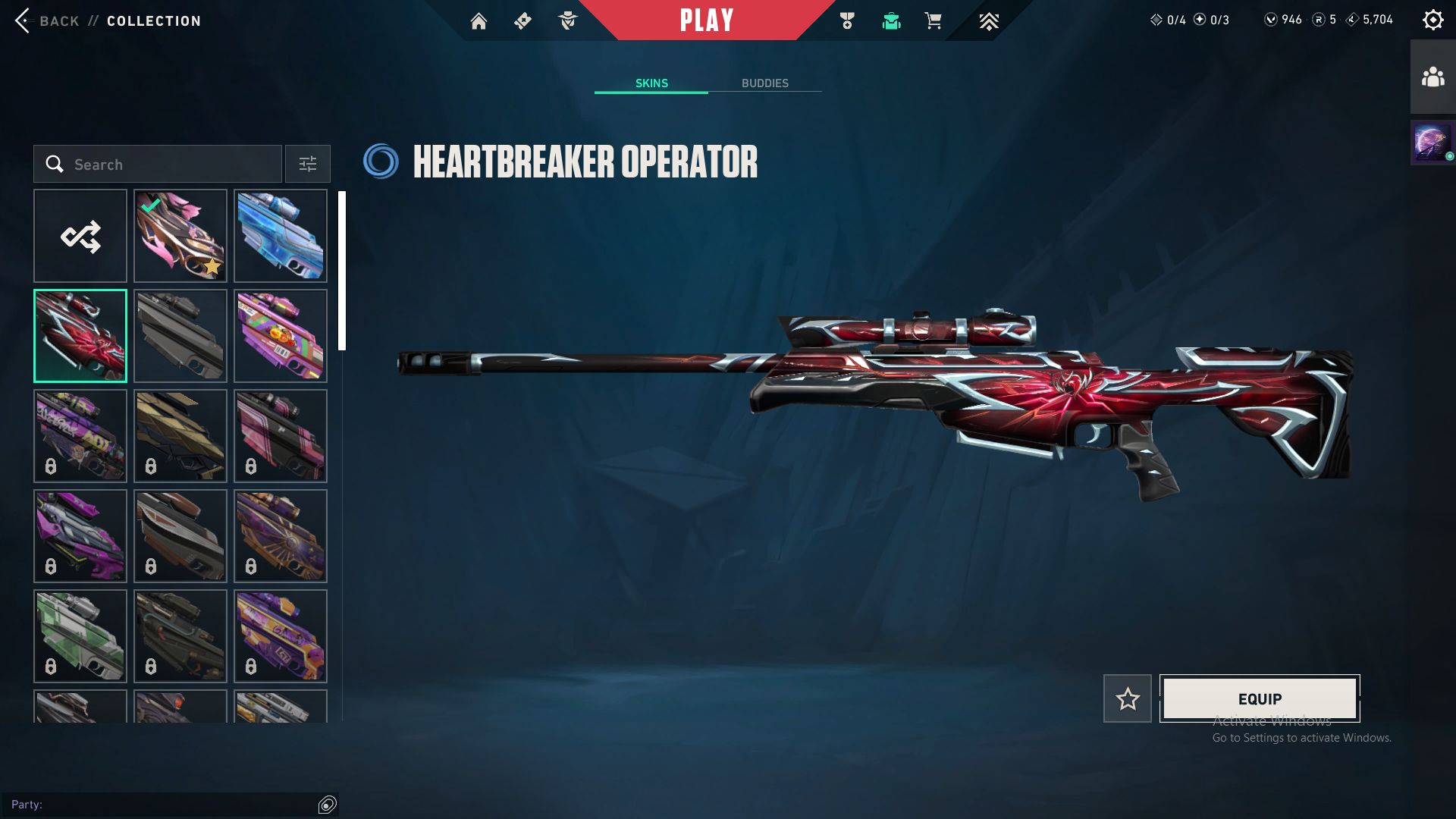This screenshot has height=819, width=1456.
Task: Switch to the Buddies tab
Action: [764, 83]
